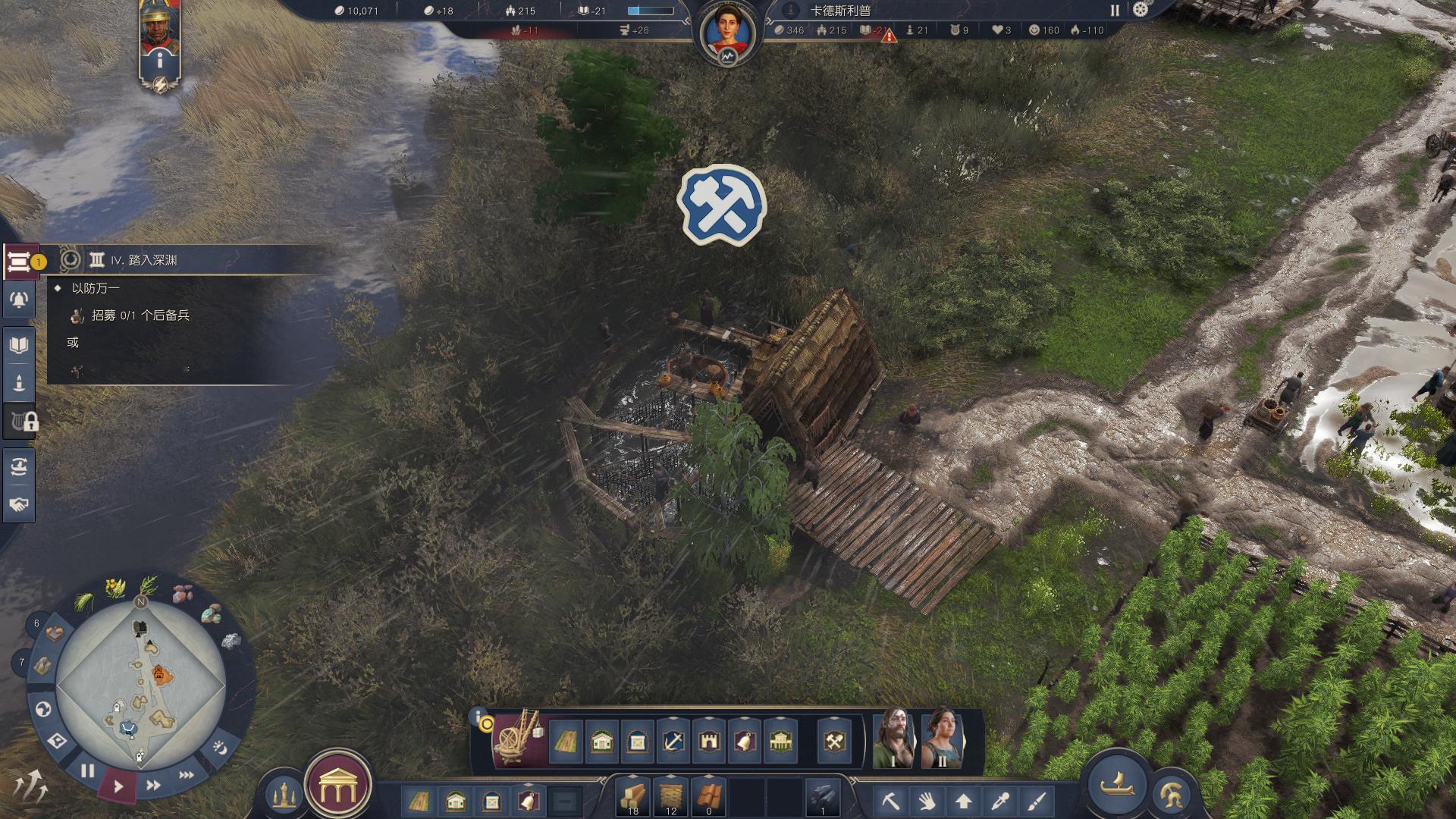Select the tier I bearded citizen portrait
The image size is (1456, 819).
(x=893, y=739)
